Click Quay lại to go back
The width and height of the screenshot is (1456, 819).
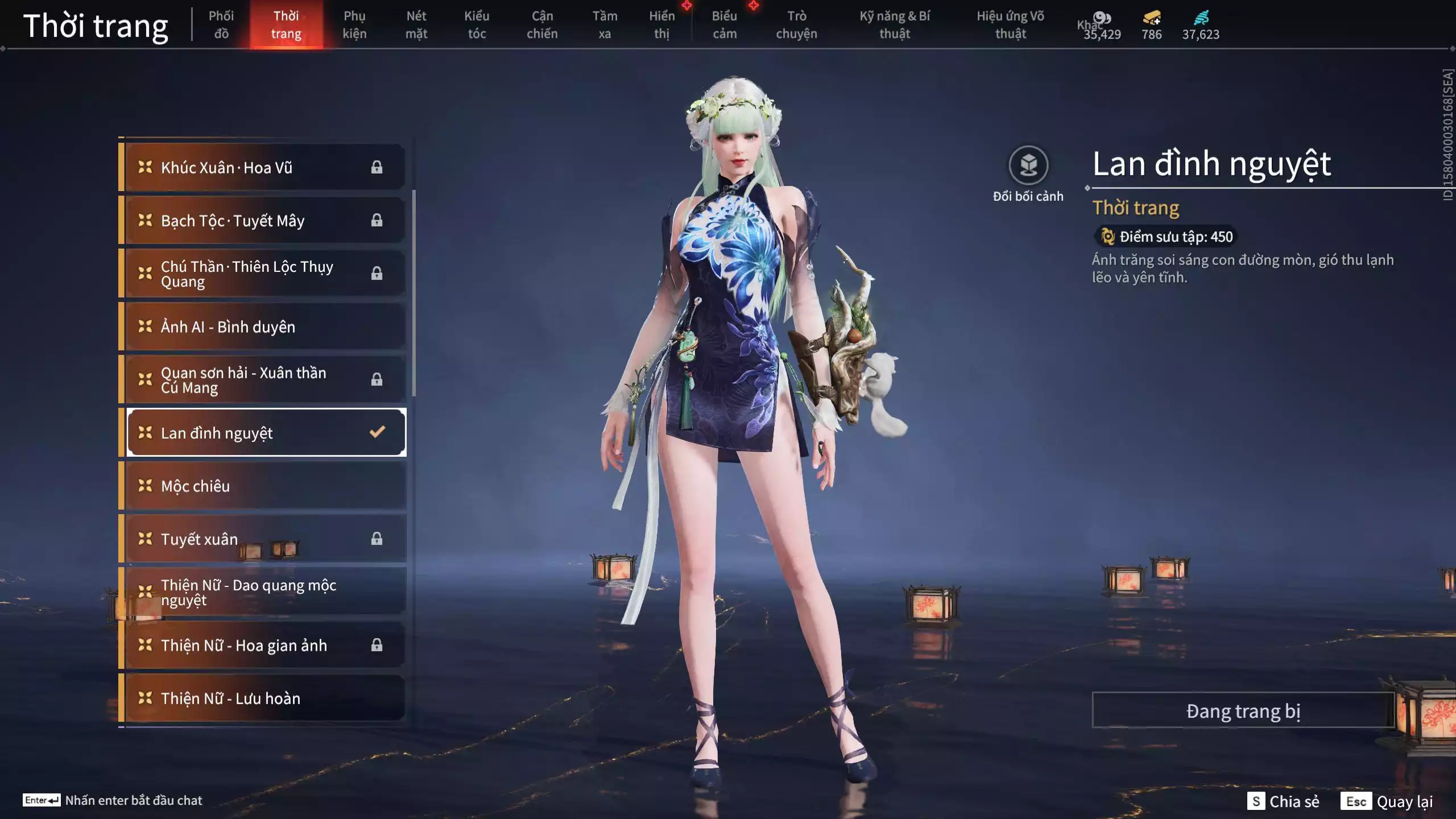[x=1404, y=801]
